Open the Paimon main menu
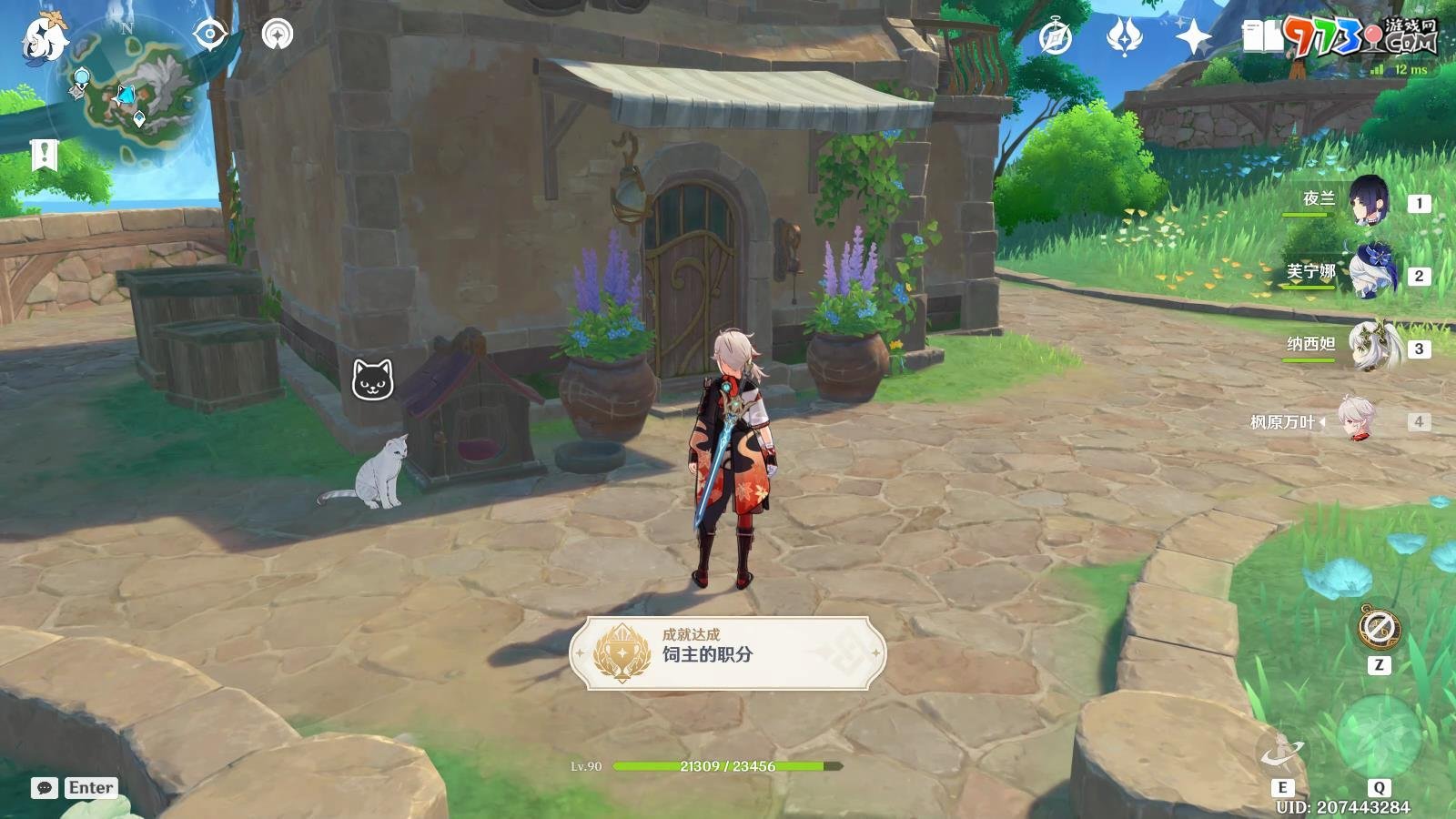This screenshot has height=819, width=1456. click(44, 38)
